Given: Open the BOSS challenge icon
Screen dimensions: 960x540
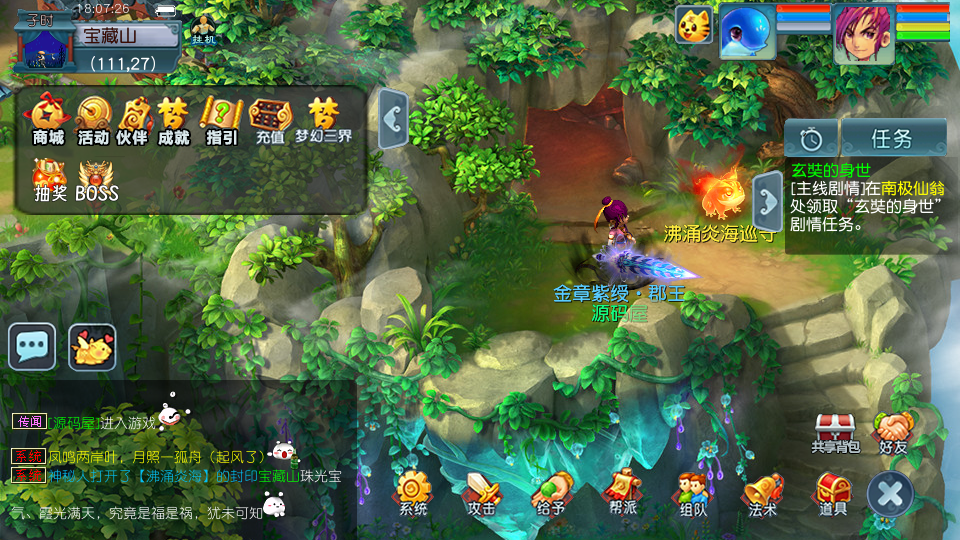Looking at the screenshot, I should pyautogui.click(x=97, y=180).
